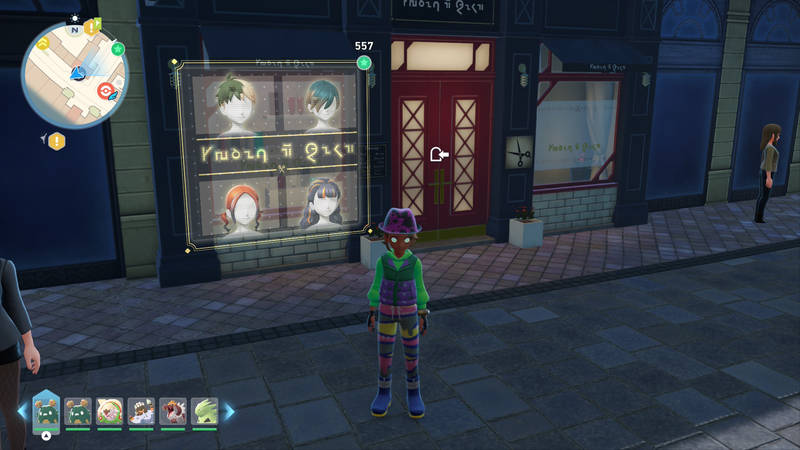Select the green star waypoint labeled 557
The width and height of the screenshot is (800, 450).
[364, 63]
